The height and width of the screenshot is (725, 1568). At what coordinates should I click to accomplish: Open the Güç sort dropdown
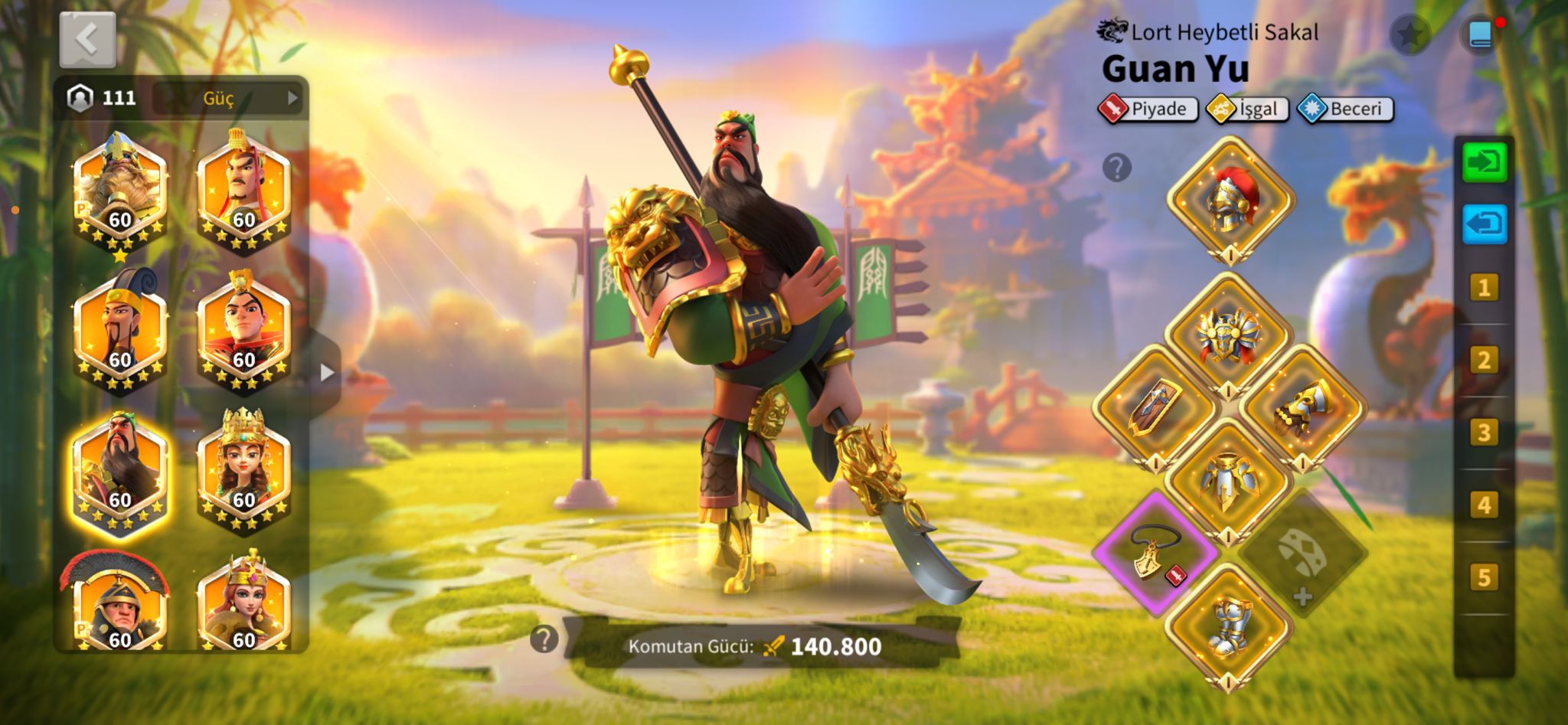(227, 98)
